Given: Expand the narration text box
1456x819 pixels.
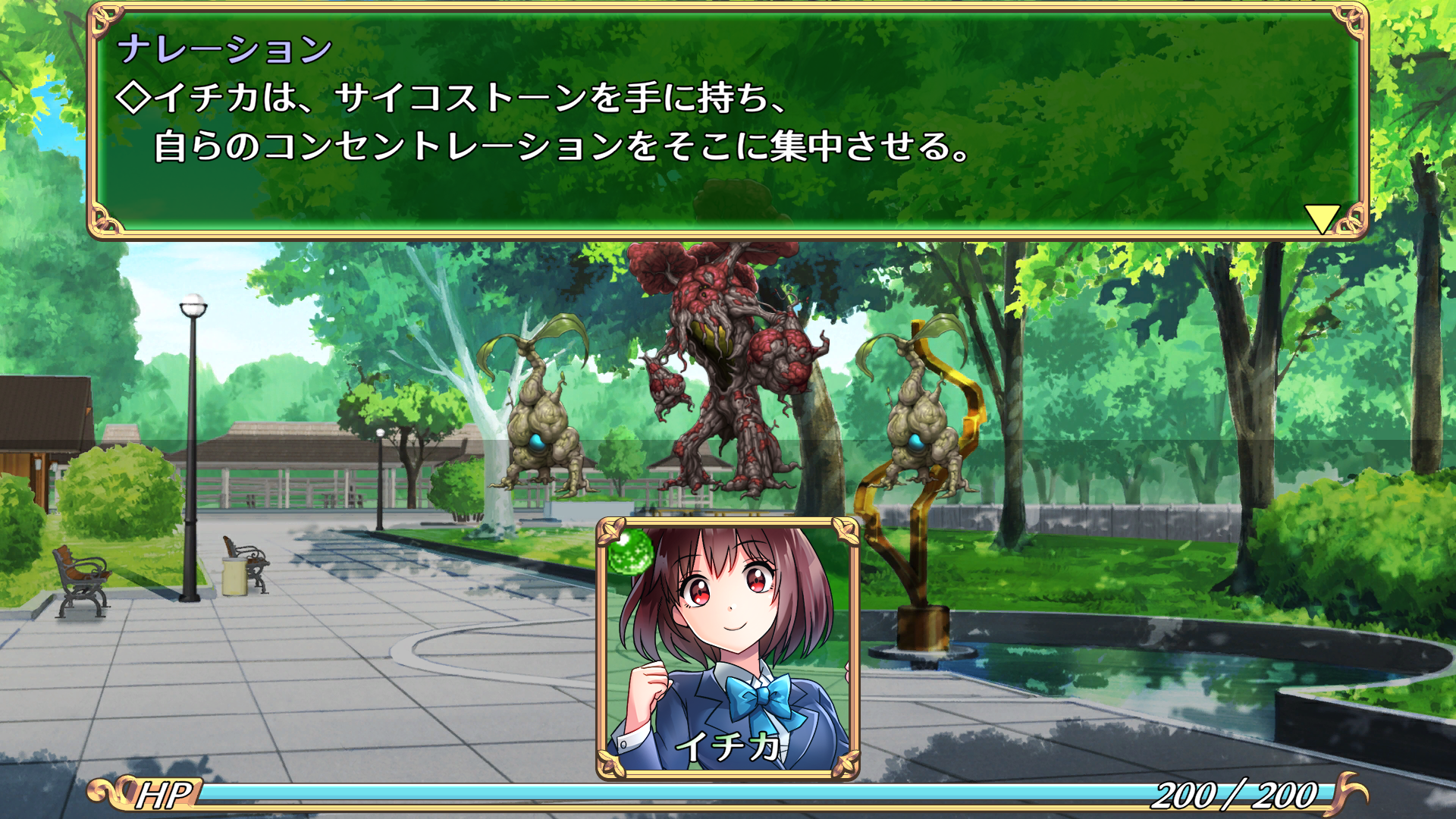Looking at the screenshot, I should [728, 121].
